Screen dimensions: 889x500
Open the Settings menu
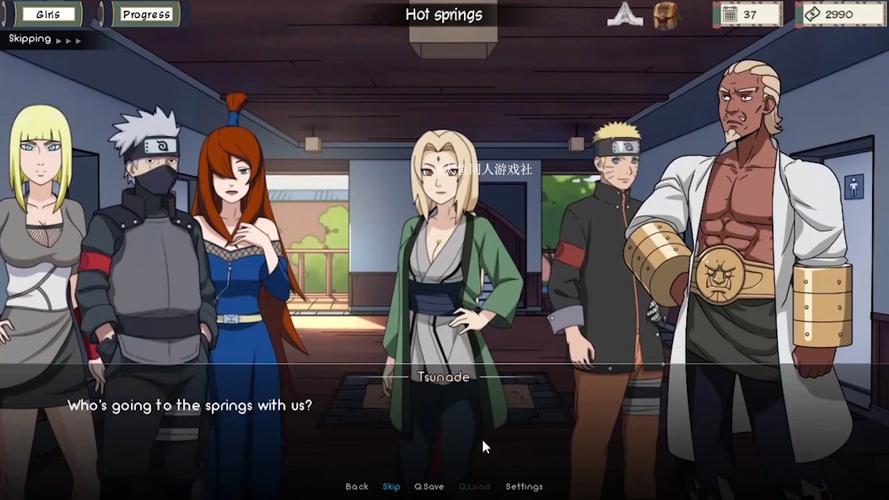[524, 487]
